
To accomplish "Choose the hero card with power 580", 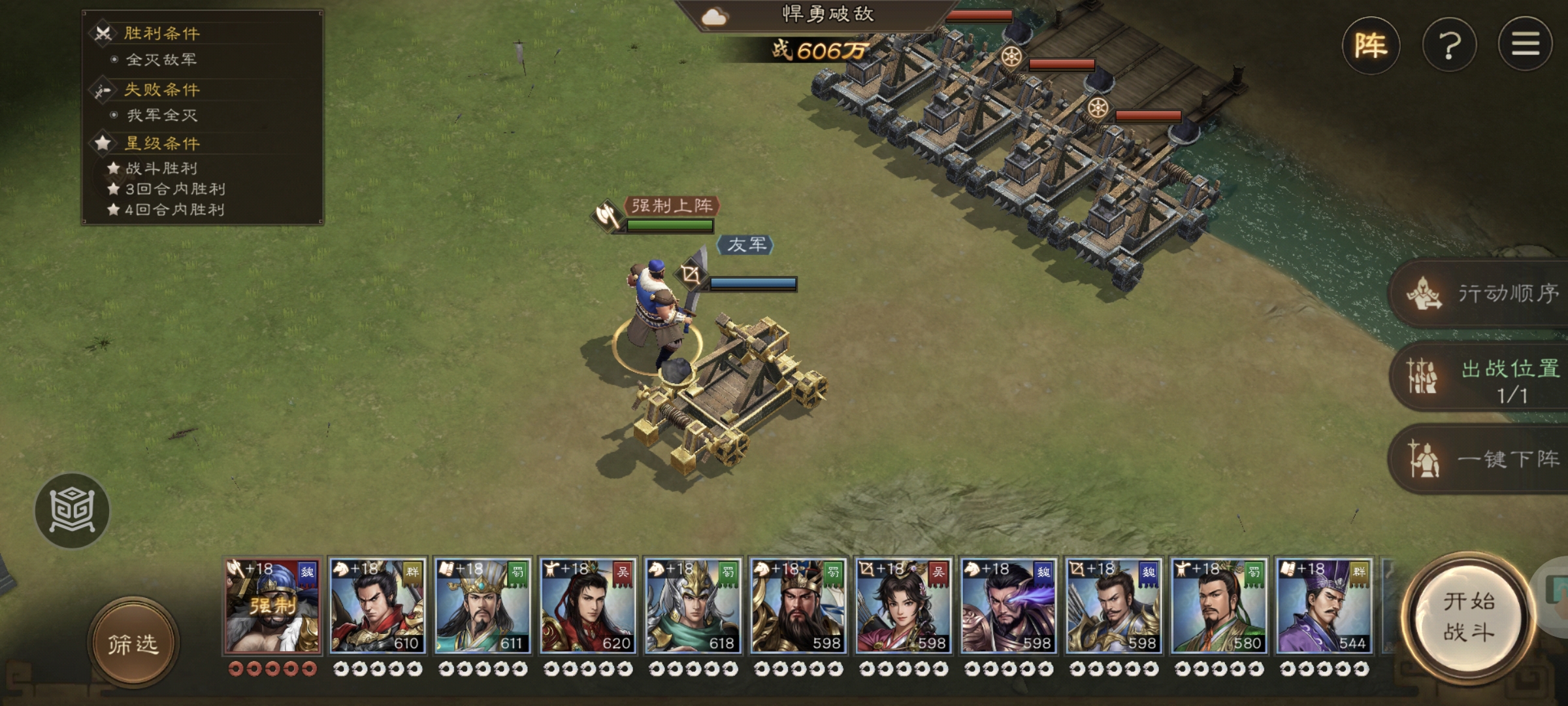I will click(x=1219, y=606).
